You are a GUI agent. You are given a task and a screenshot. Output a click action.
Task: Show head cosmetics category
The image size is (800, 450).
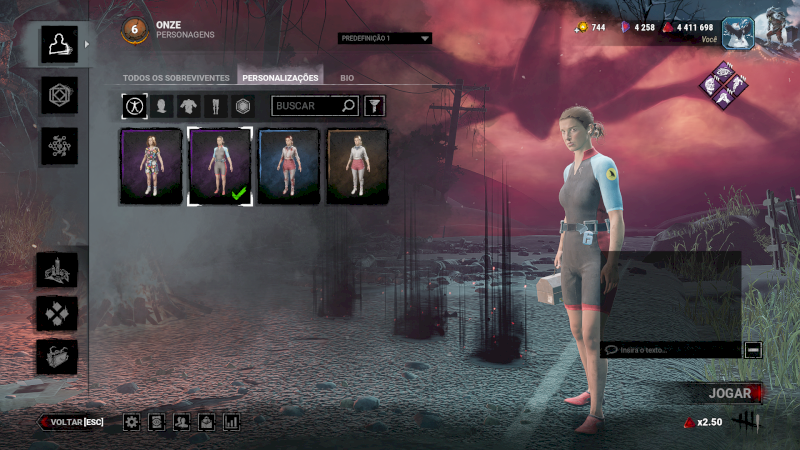point(161,105)
